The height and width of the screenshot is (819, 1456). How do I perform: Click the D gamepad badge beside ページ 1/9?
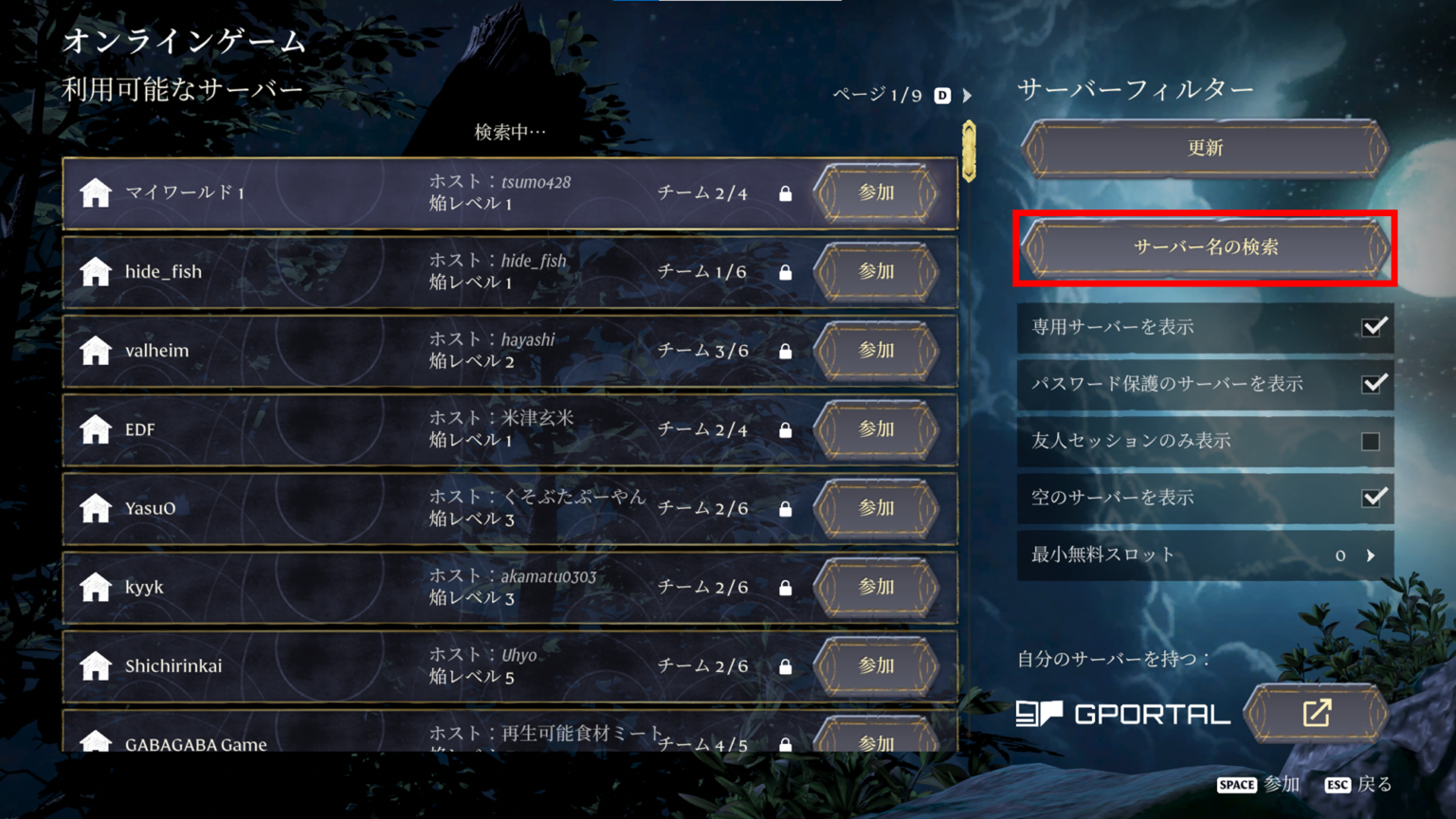[941, 95]
